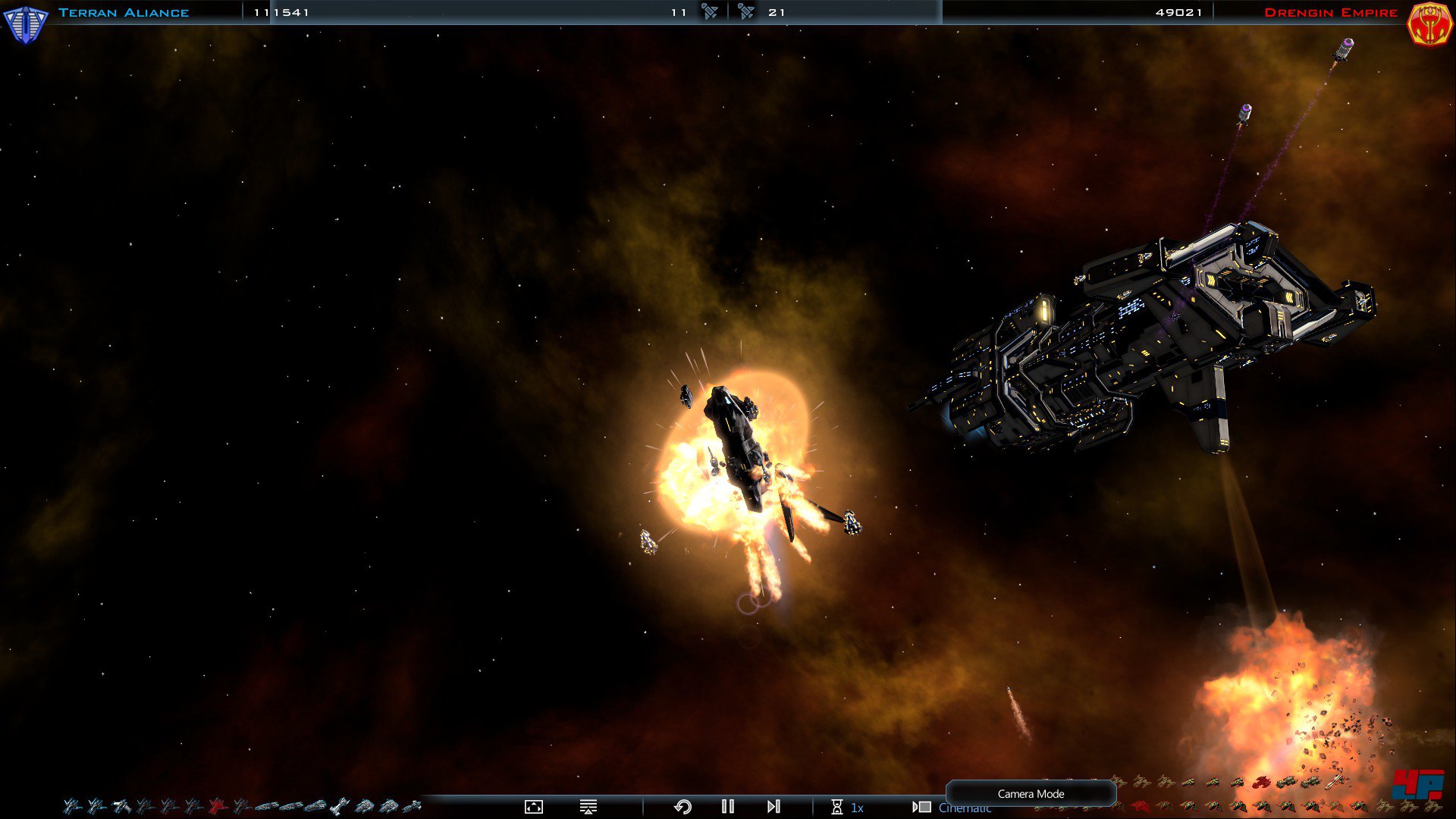This screenshot has height=819, width=1456.
Task: Restart the battle replay
Action: (x=682, y=807)
